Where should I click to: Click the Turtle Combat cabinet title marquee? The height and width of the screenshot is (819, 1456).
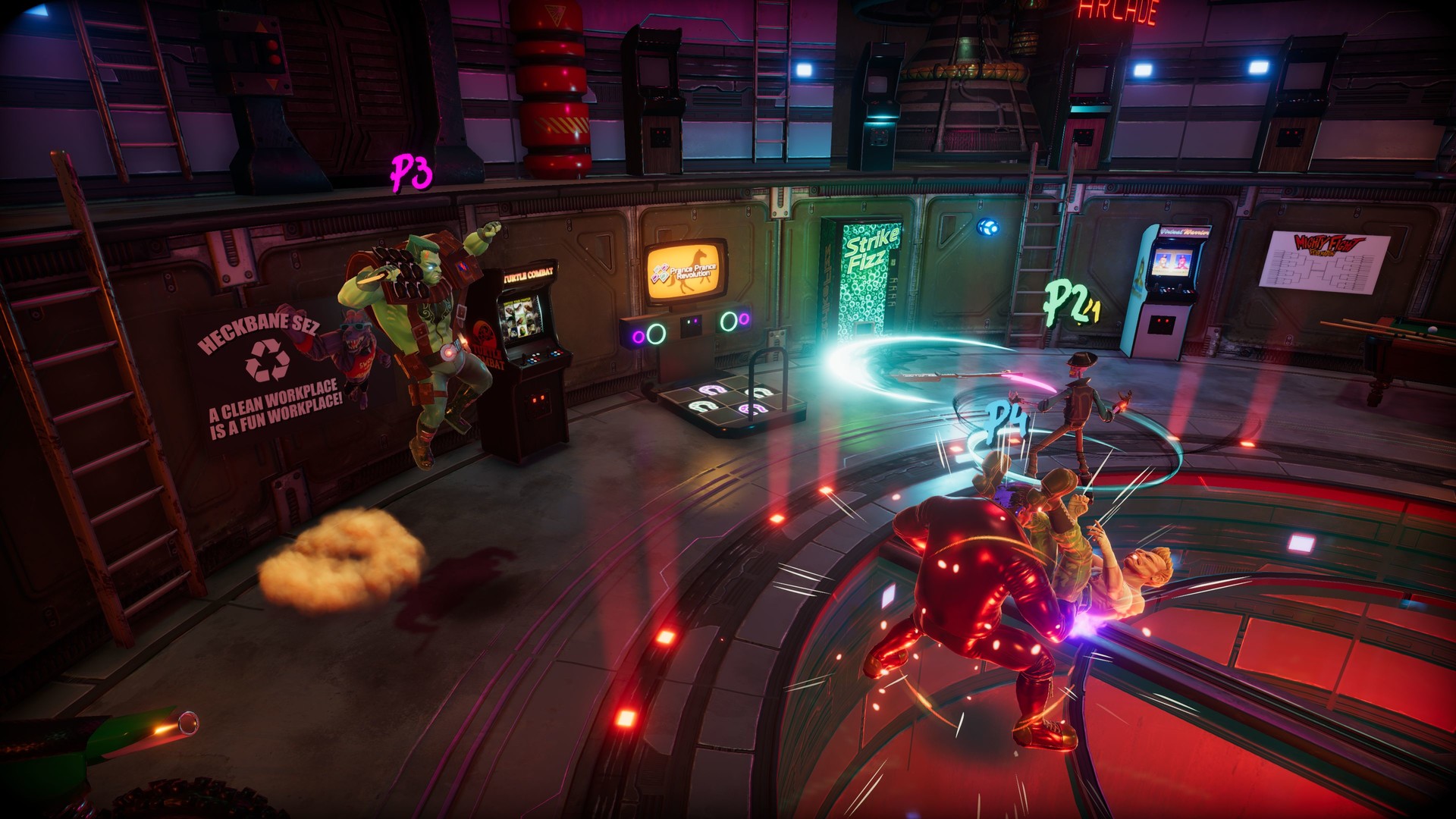click(x=529, y=274)
